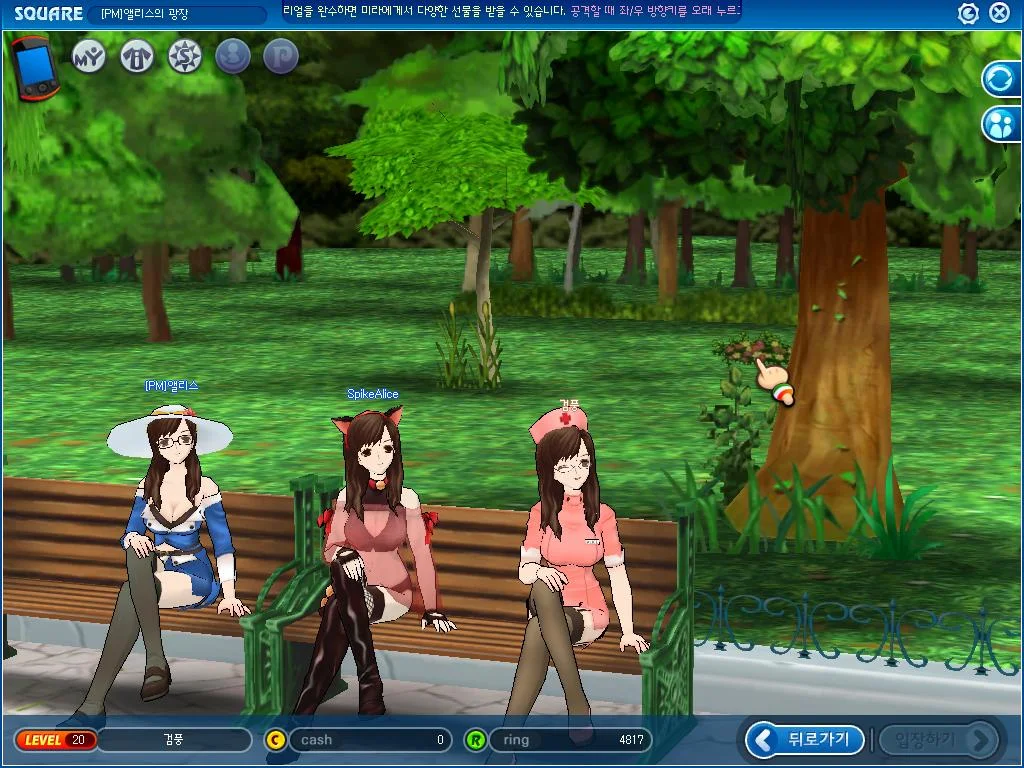
Task: Select the greyed-out person silhouette icon
Action: (233, 57)
